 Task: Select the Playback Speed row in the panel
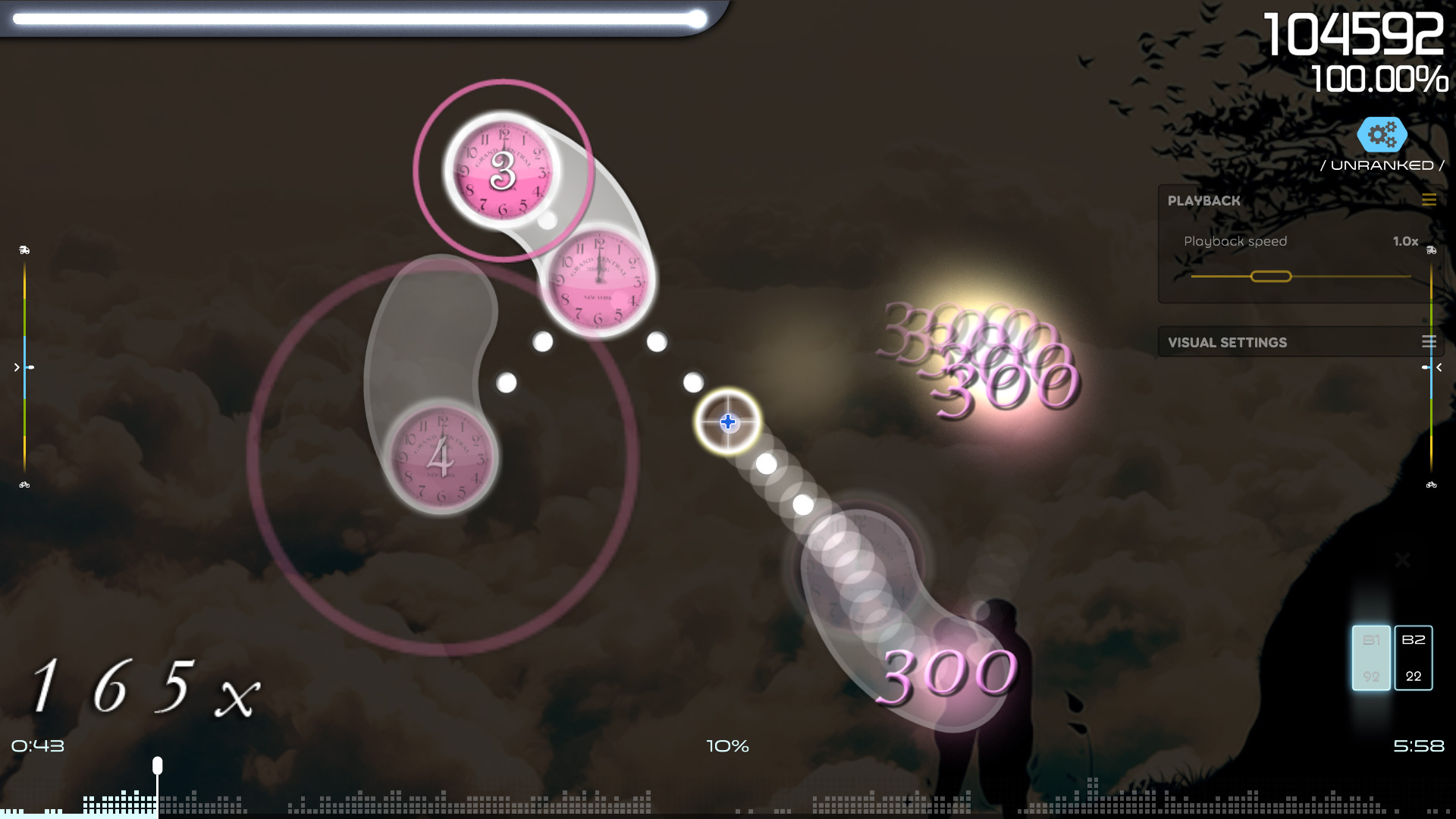point(1236,241)
